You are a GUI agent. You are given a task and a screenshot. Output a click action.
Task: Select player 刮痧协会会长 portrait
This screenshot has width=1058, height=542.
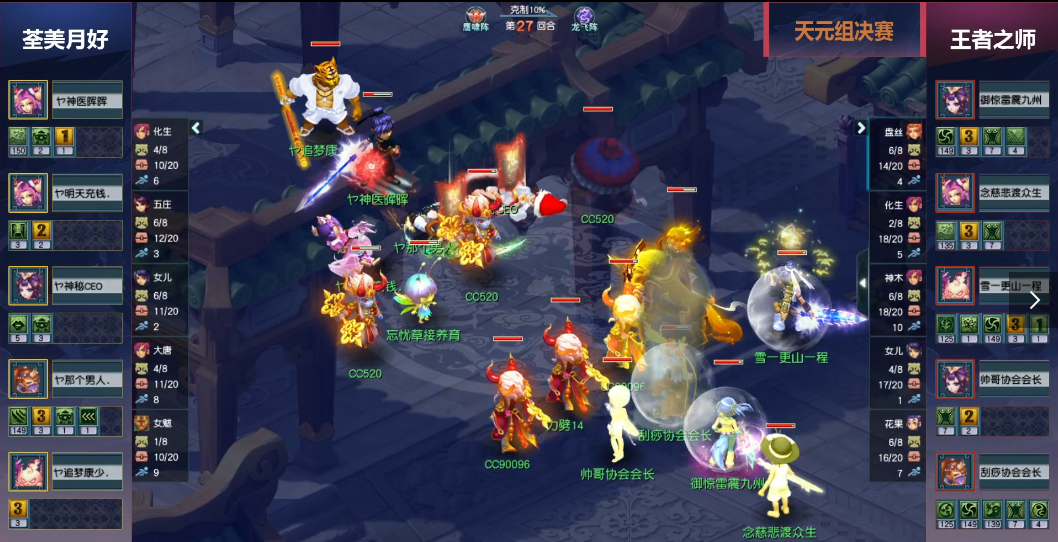[x=955, y=472]
